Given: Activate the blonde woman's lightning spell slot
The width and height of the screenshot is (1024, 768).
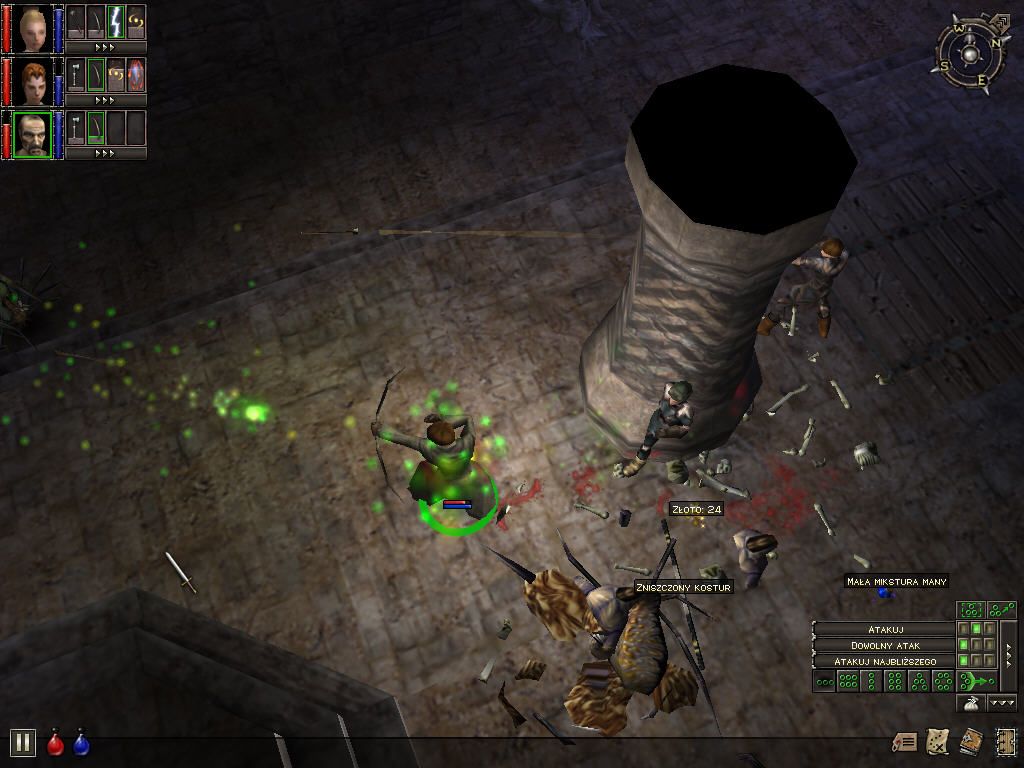Looking at the screenshot, I should click(x=116, y=22).
